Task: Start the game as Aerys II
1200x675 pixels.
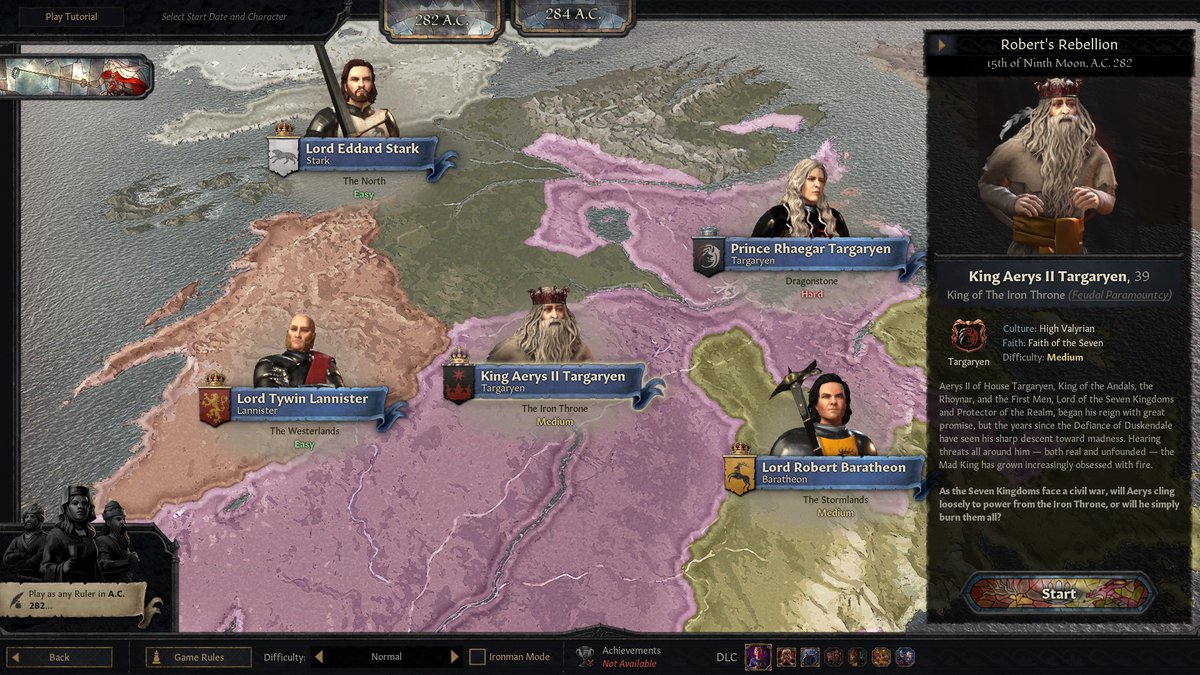Action: [1058, 593]
